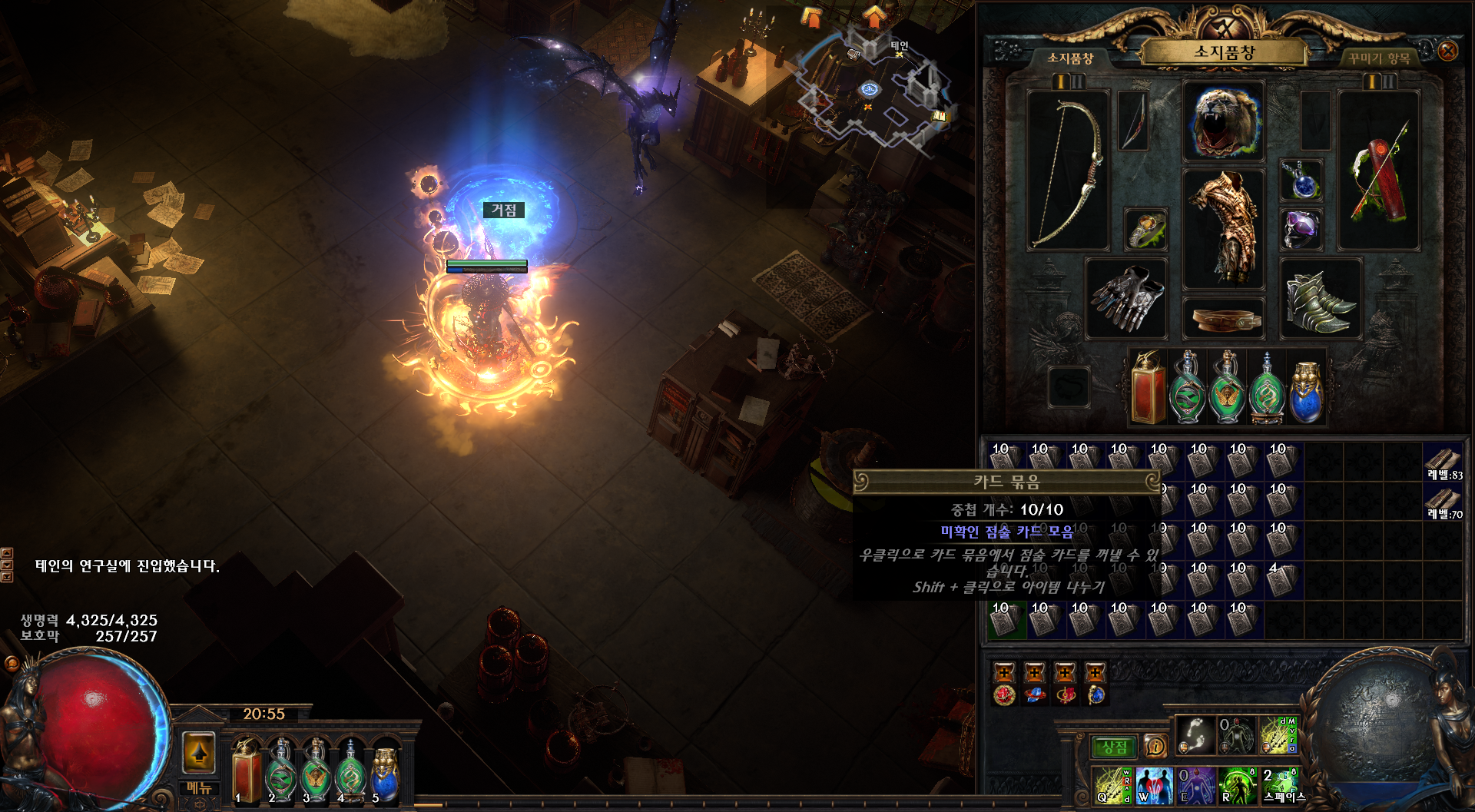Select the green armoured boots slot

pyautogui.click(x=1321, y=298)
